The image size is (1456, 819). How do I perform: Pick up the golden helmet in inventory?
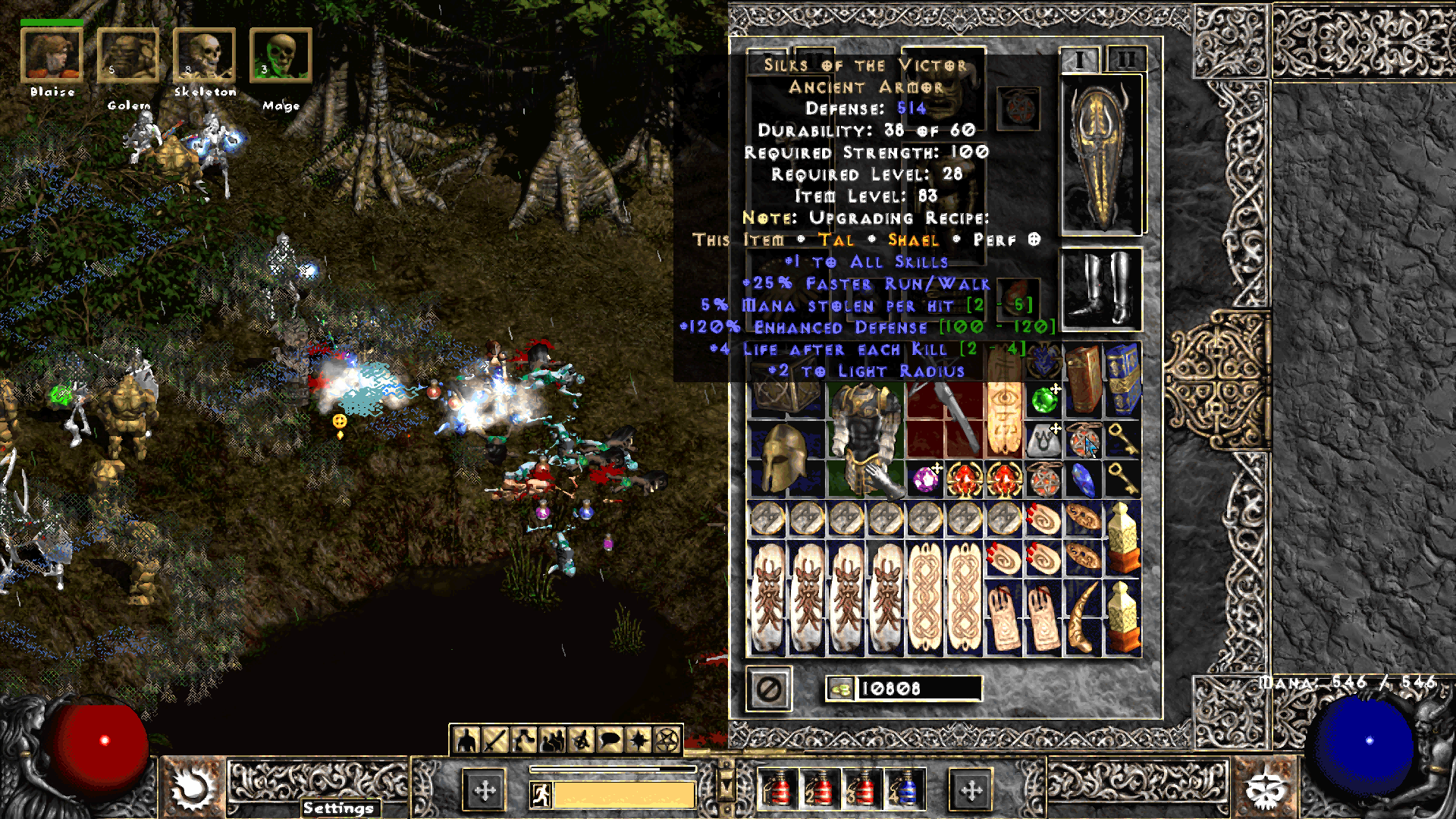[x=785, y=457]
